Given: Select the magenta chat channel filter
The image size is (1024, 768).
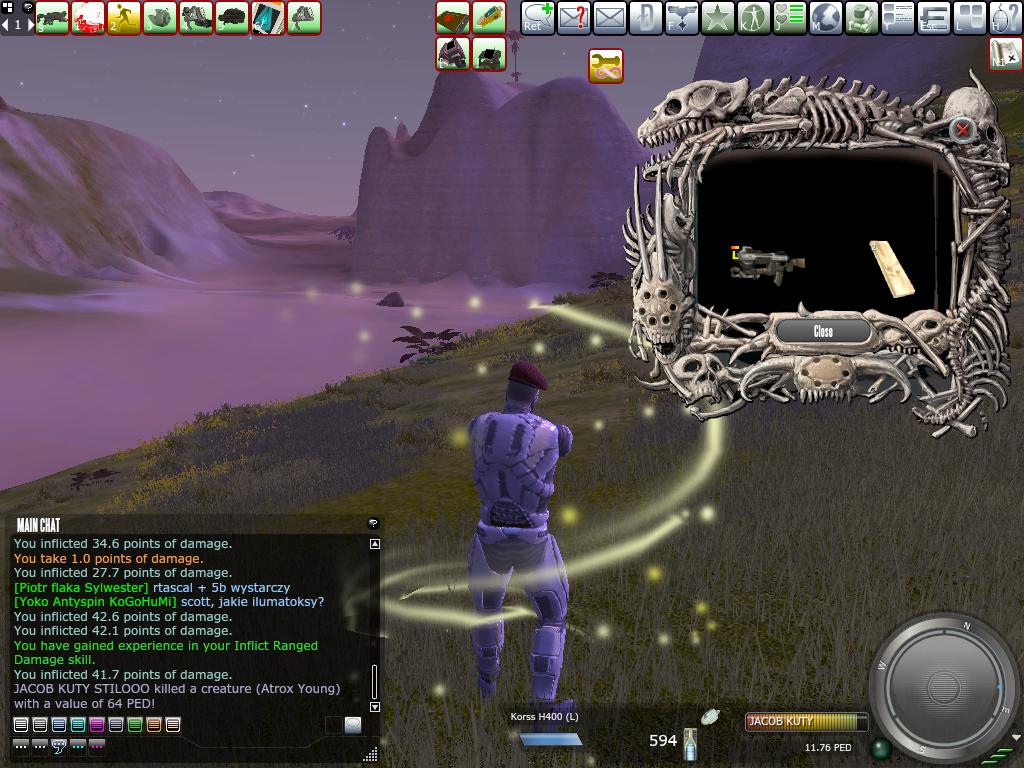Looking at the screenshot, I should pyautogui.click(x=97, y=725).
